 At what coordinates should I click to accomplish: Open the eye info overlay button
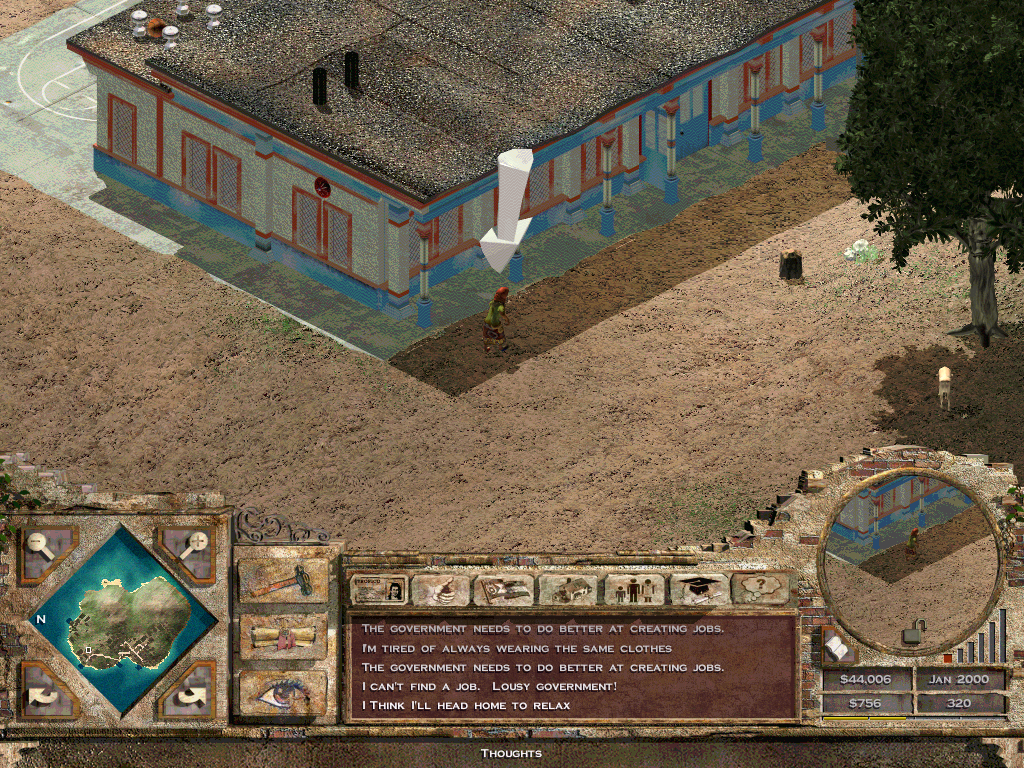pos(283,692)
